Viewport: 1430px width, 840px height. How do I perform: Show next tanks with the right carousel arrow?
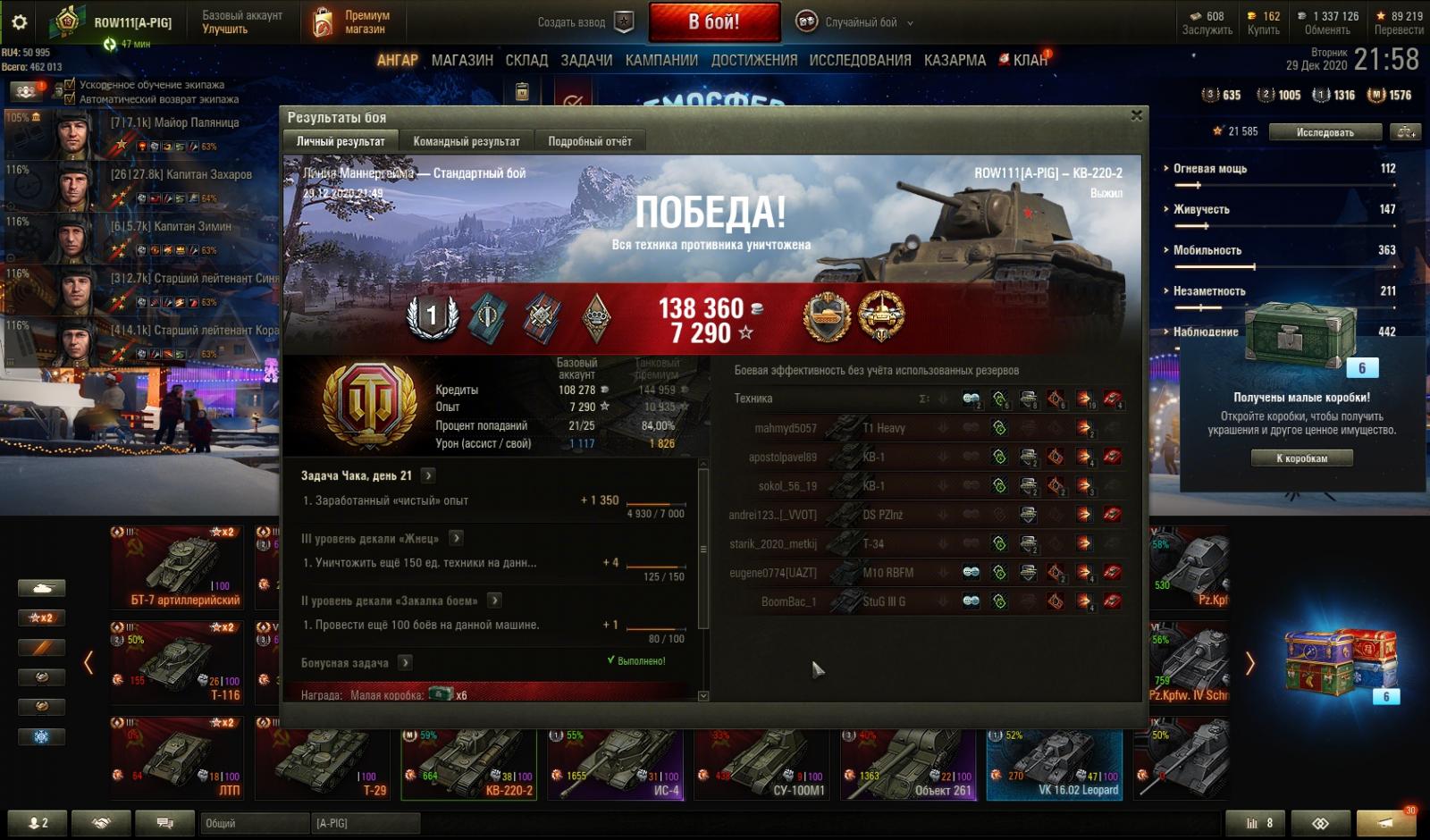pos(1249,663)
